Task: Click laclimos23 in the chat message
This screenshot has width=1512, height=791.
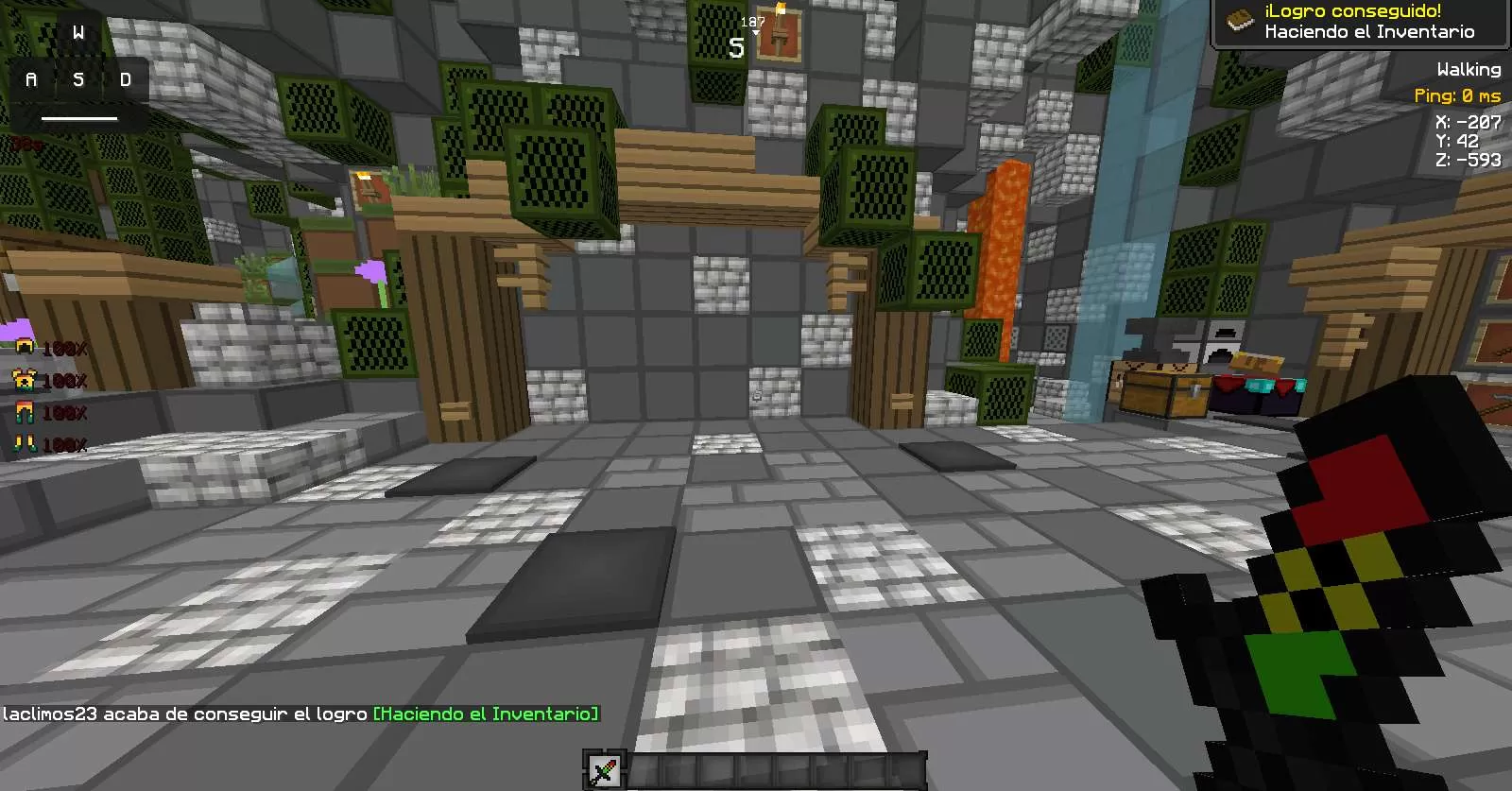Action: pos(49,714)
